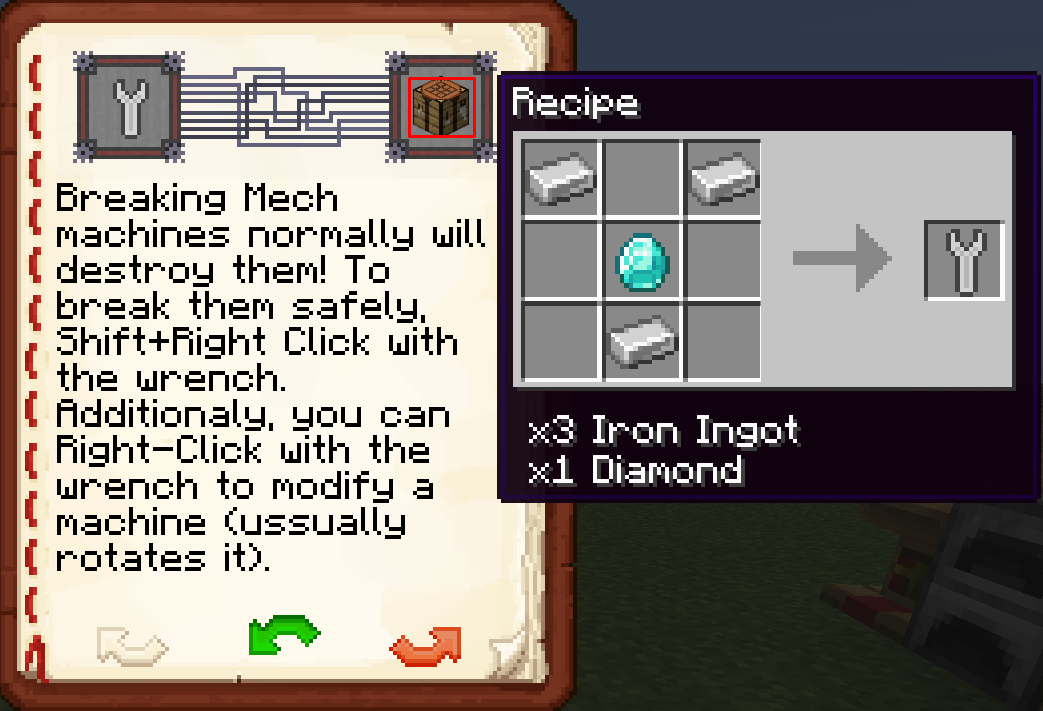This screenshot has height=711, width=1043.
Task: Select the diamond in the recipe grid
Action: pos(642,261)
